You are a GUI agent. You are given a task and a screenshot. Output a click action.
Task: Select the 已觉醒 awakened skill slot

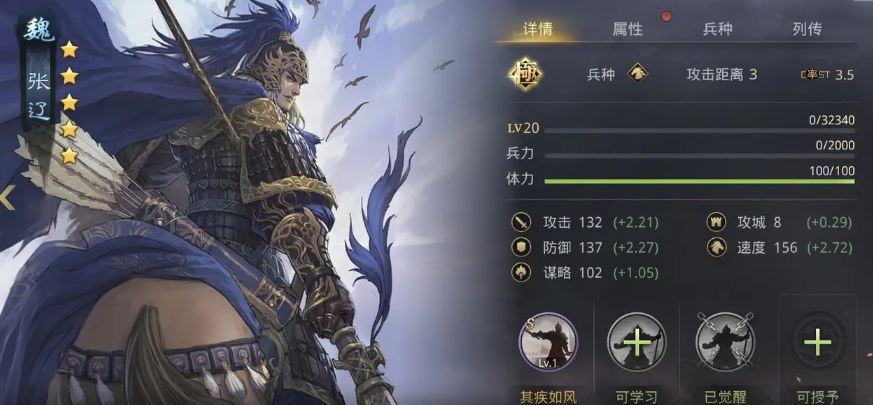tap(727, 343)
